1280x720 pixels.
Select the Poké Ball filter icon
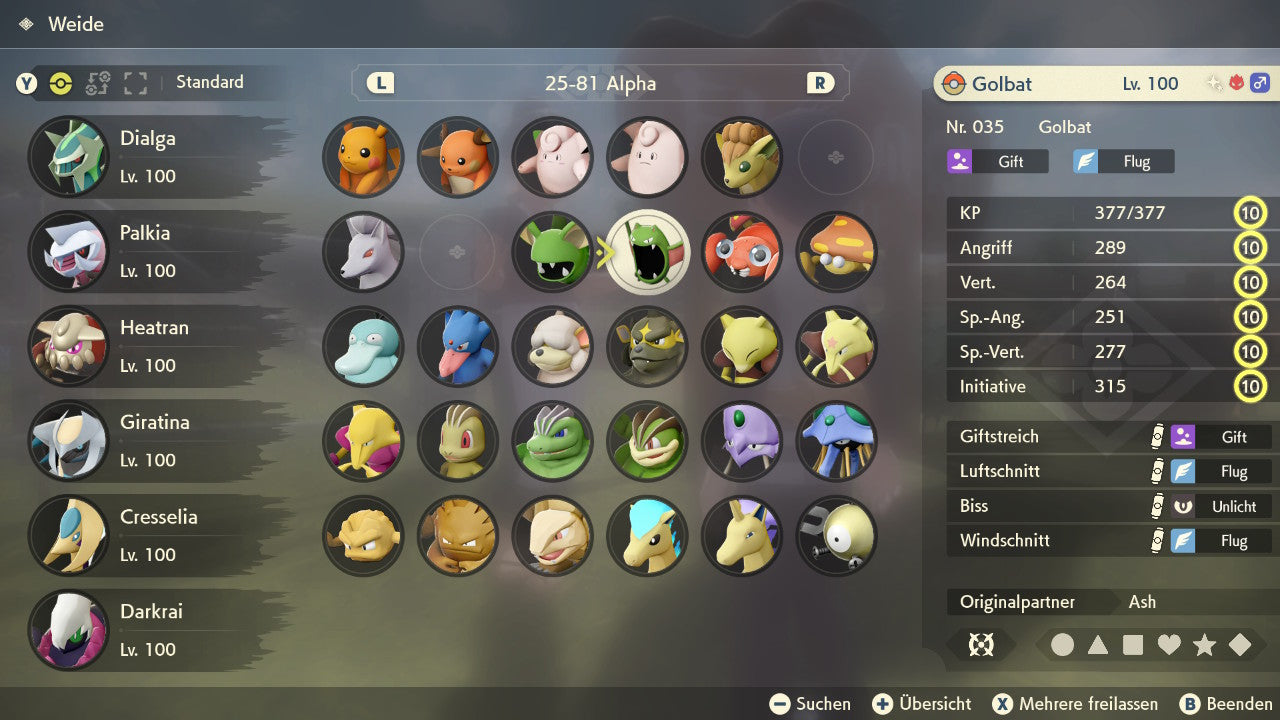point(58,83)
